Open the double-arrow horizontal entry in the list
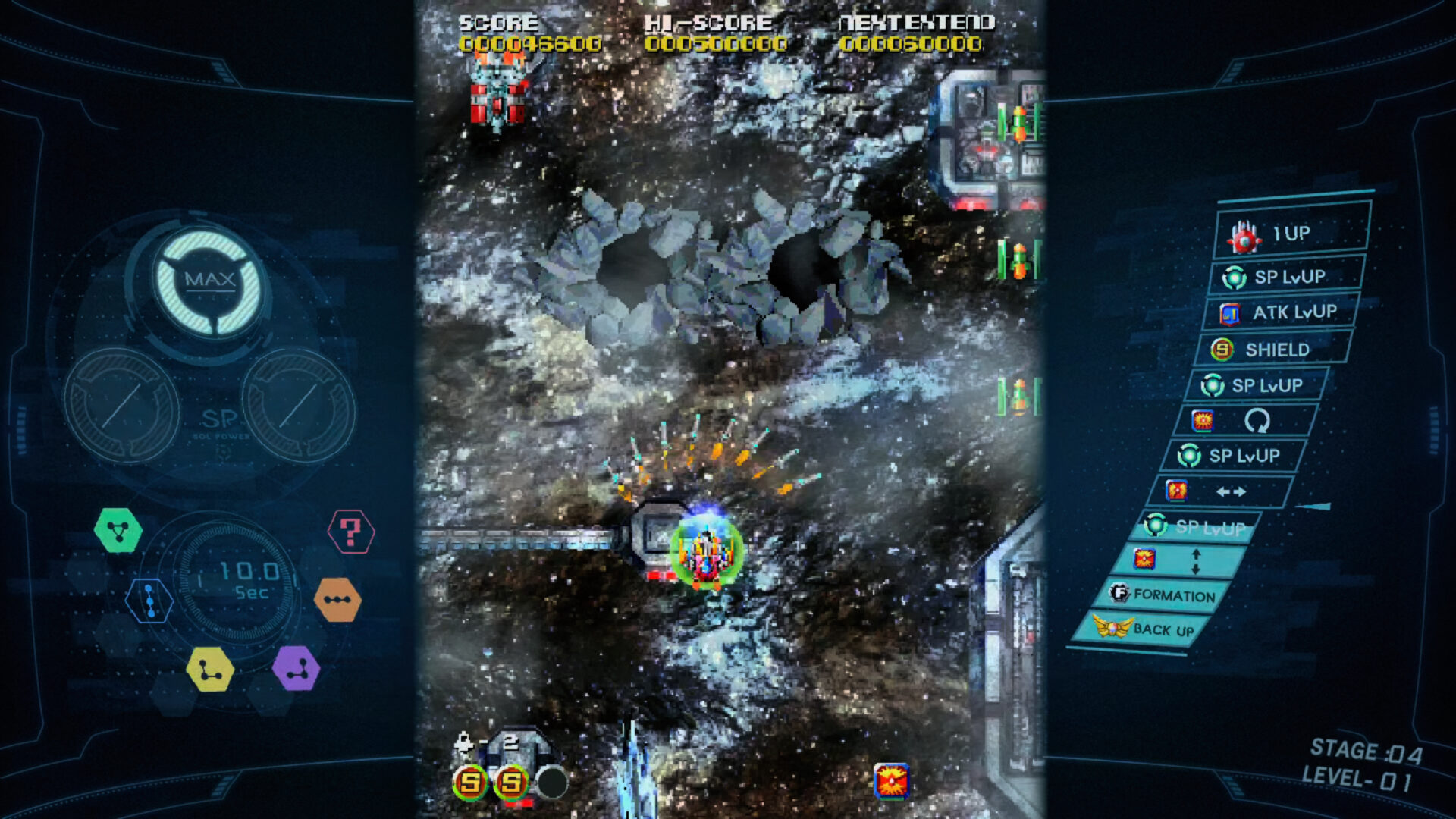The height and width of the screenshot is (819, 1456). click(x=1232, y=491)
